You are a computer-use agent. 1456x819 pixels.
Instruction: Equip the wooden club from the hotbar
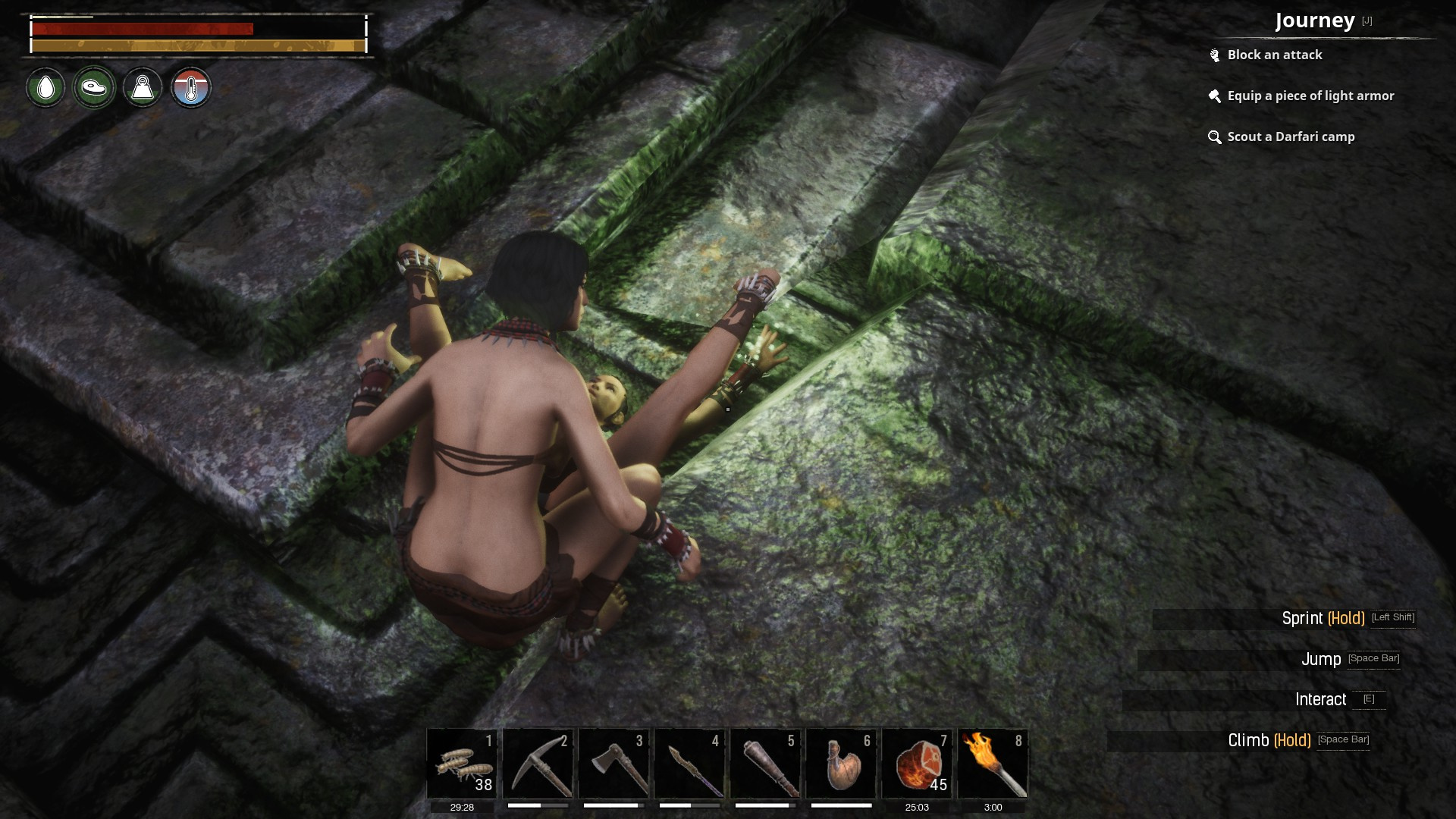(x=765, y=764)
